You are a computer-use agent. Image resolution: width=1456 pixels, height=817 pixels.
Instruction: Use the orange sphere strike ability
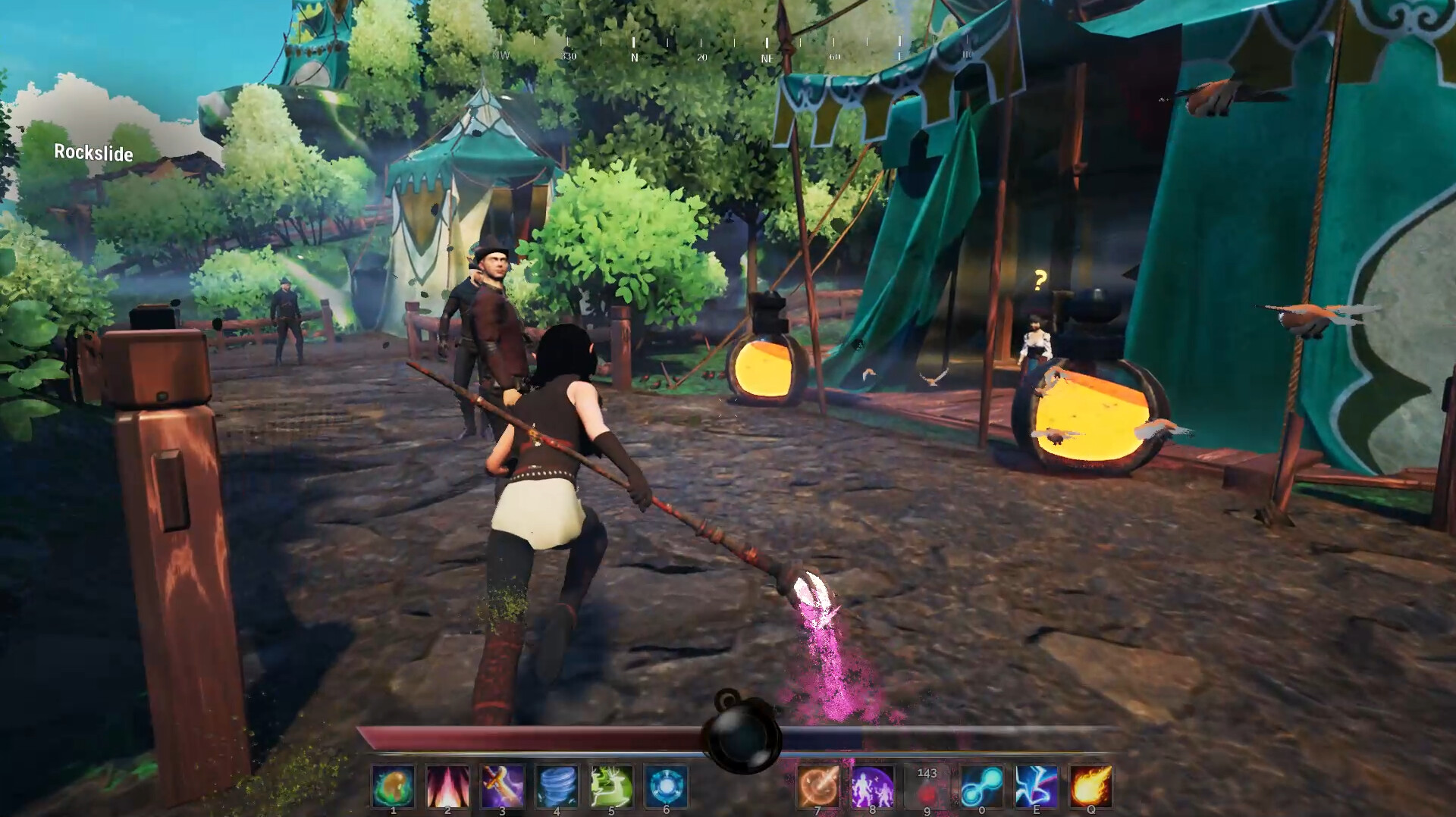click(x=817, y=786)
